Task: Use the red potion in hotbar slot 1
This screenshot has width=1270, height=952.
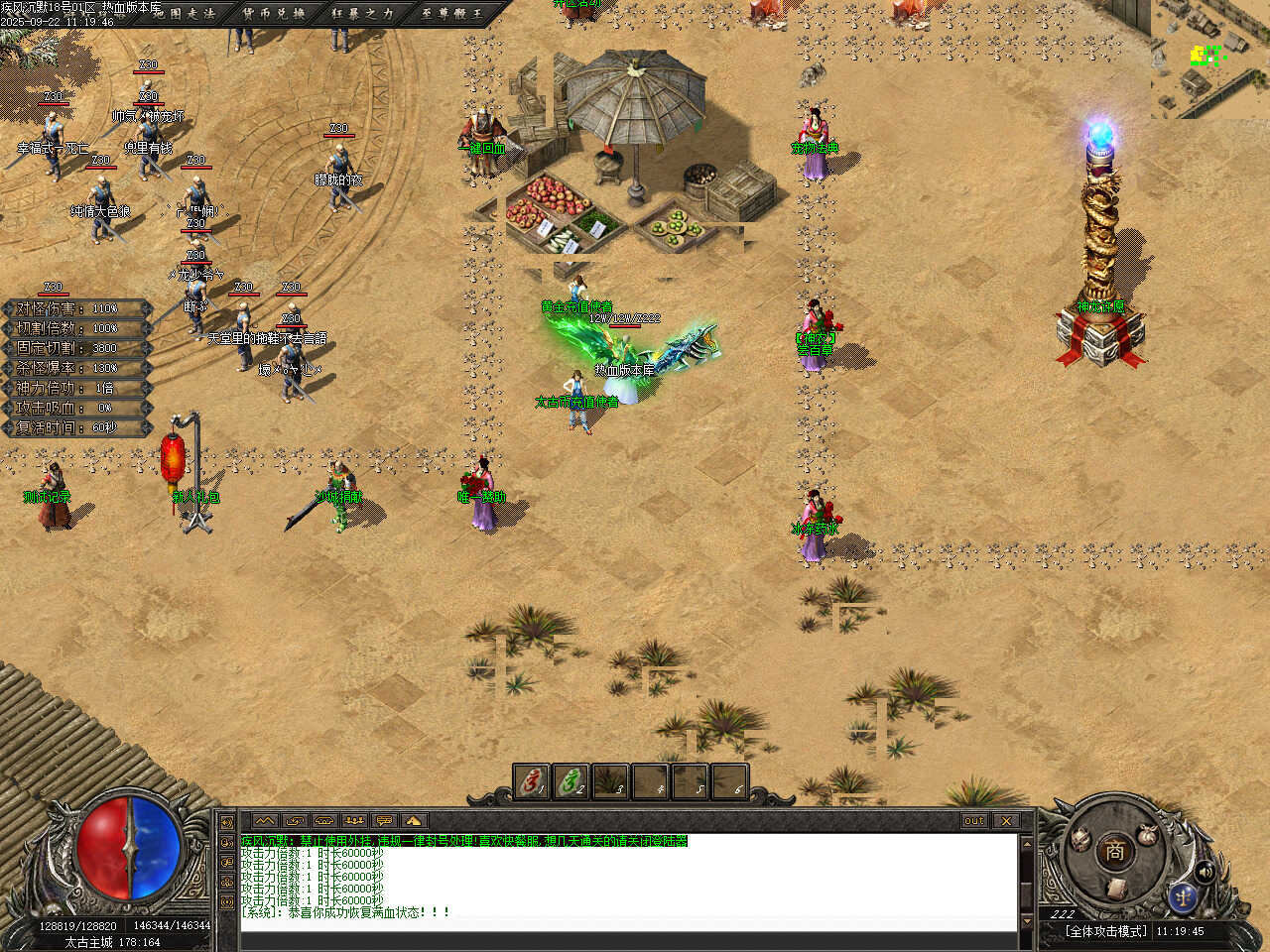Action: (531, 782)
